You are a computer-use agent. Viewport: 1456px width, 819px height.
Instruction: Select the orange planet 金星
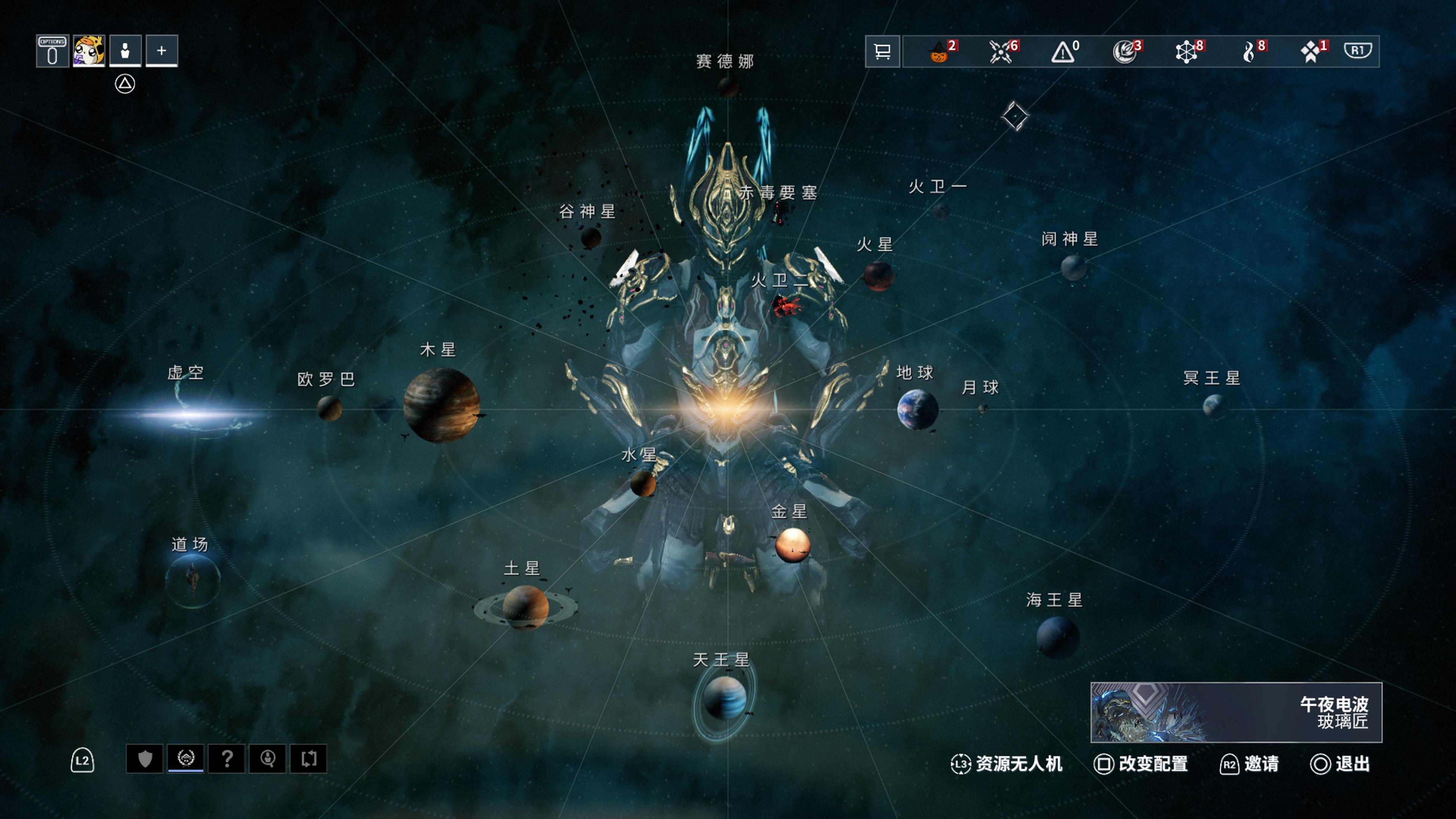792,545
